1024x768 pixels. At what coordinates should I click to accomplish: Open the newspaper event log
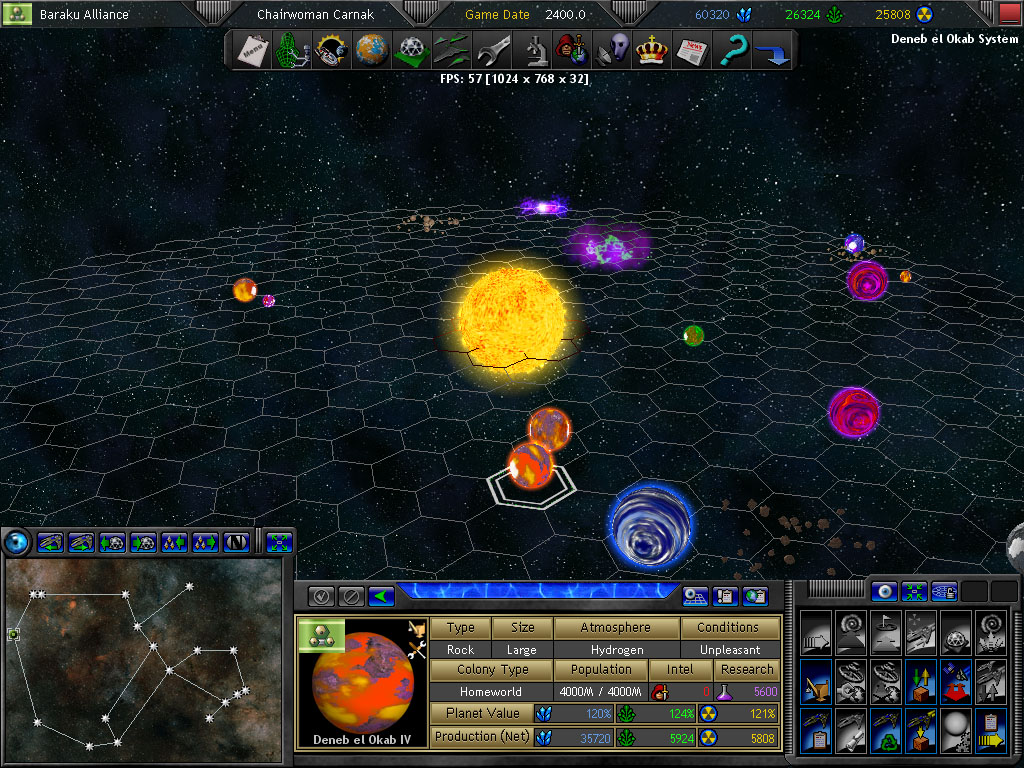(691, 49)
